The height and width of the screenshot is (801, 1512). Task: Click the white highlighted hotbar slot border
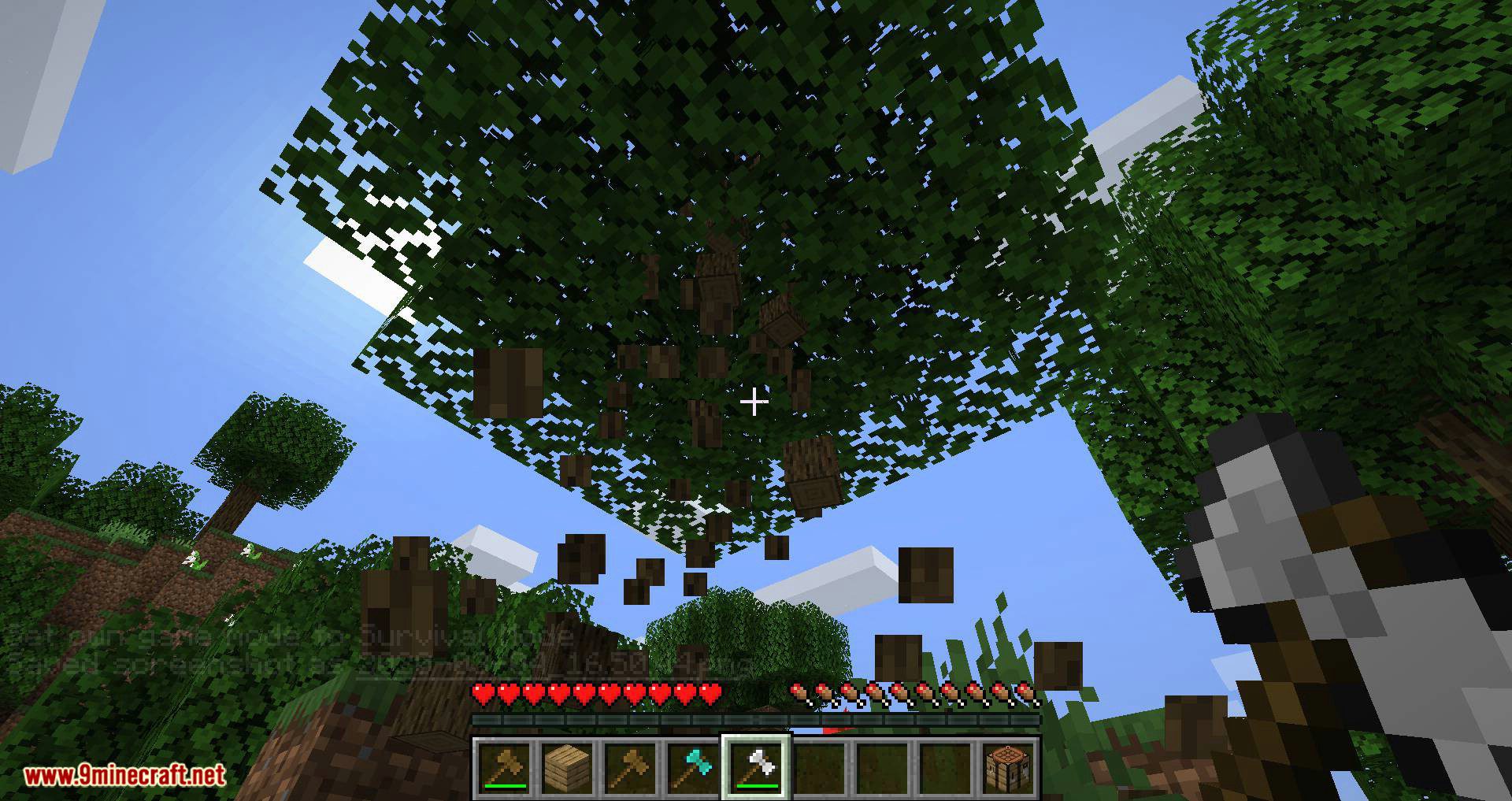pos(756,735)
